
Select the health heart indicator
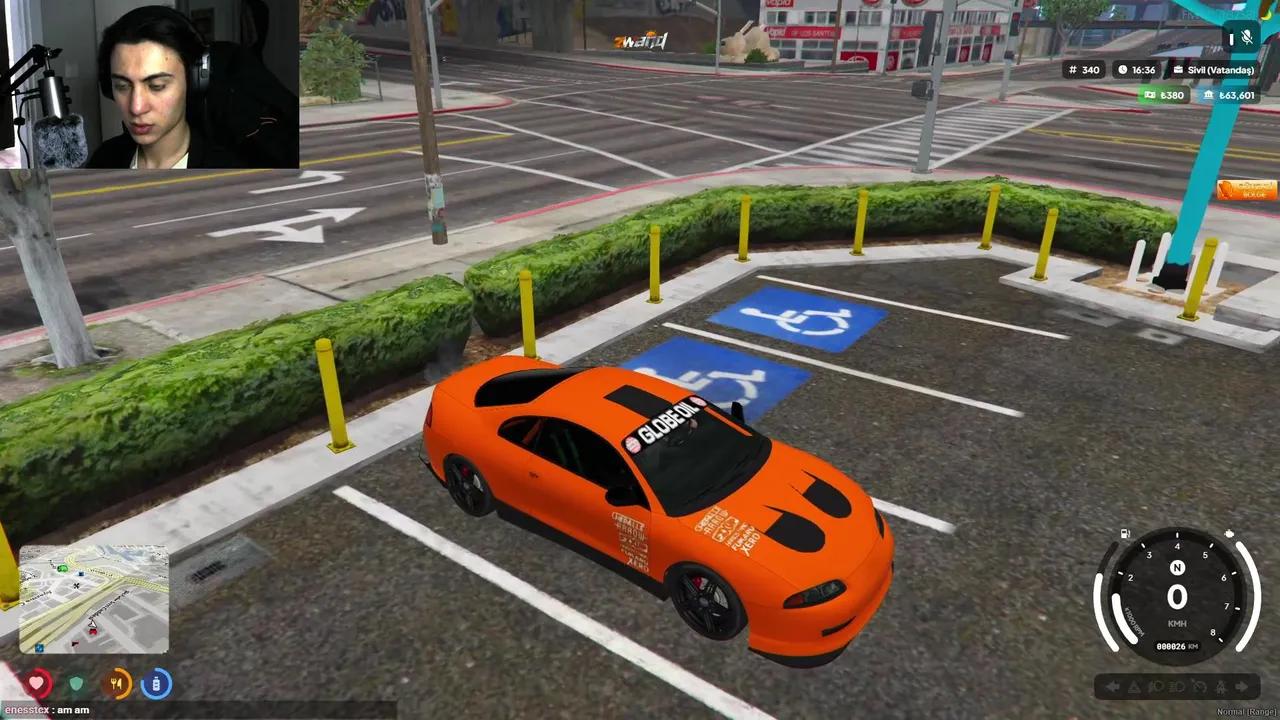point(37,683)
